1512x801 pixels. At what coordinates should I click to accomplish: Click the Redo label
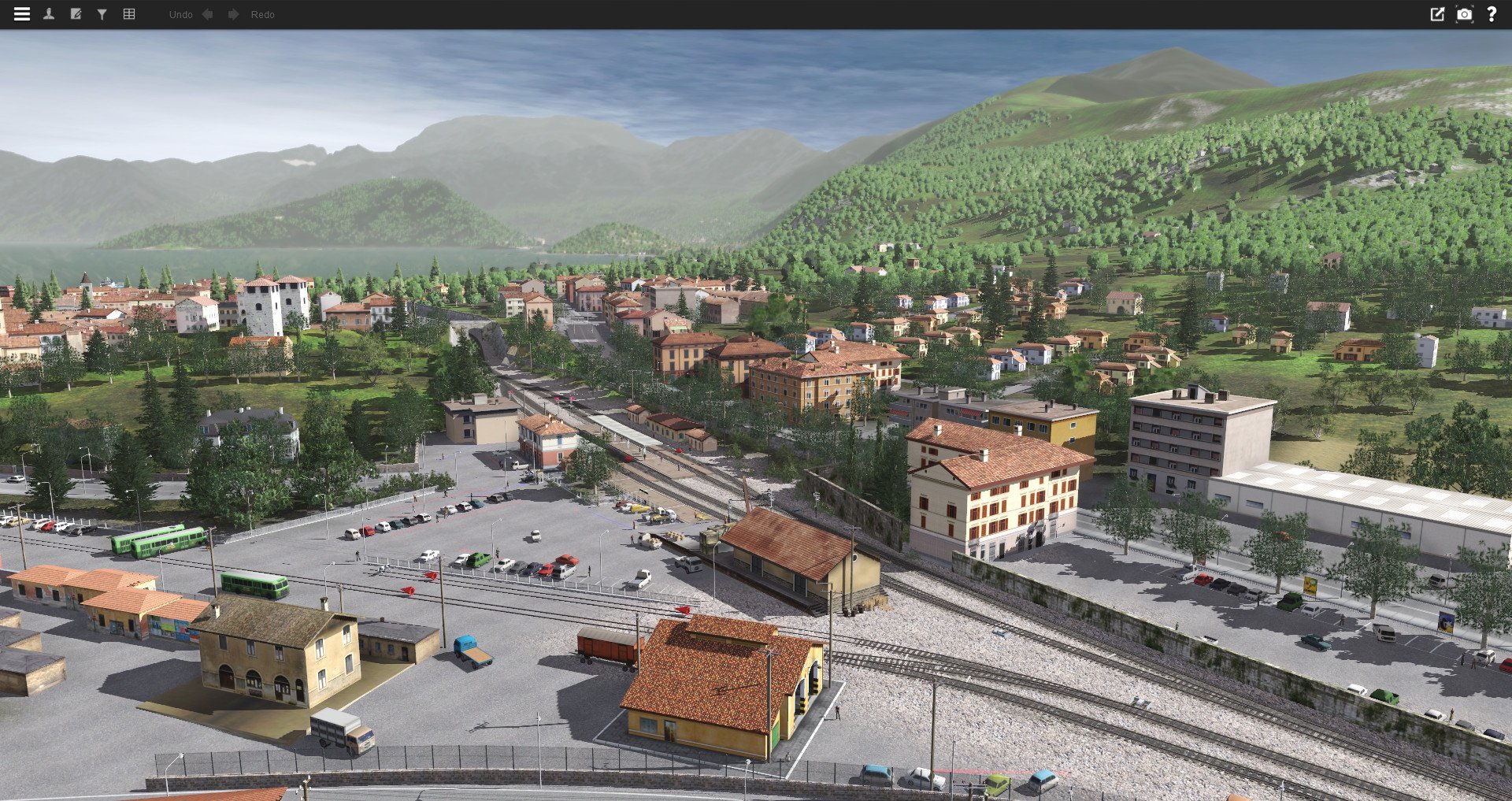263,14
